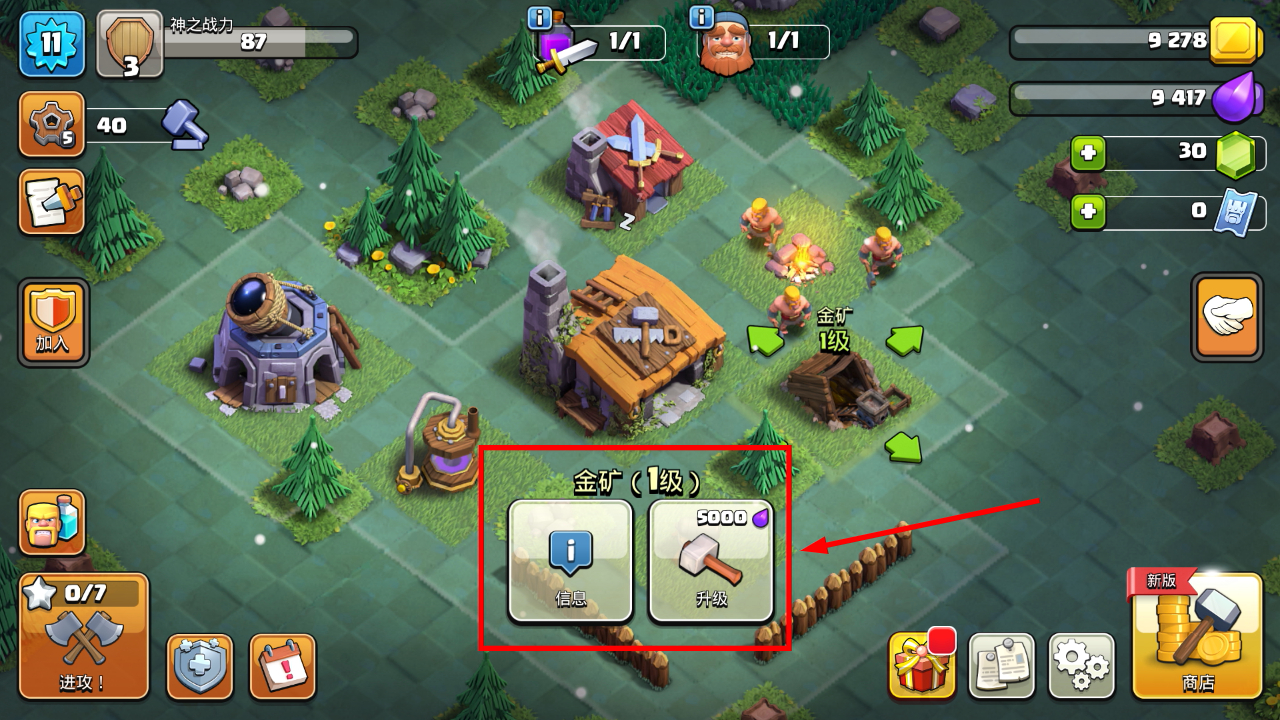Start a battle with the 进攻 button
The image size is (1280, 720).
pos(83,636)
